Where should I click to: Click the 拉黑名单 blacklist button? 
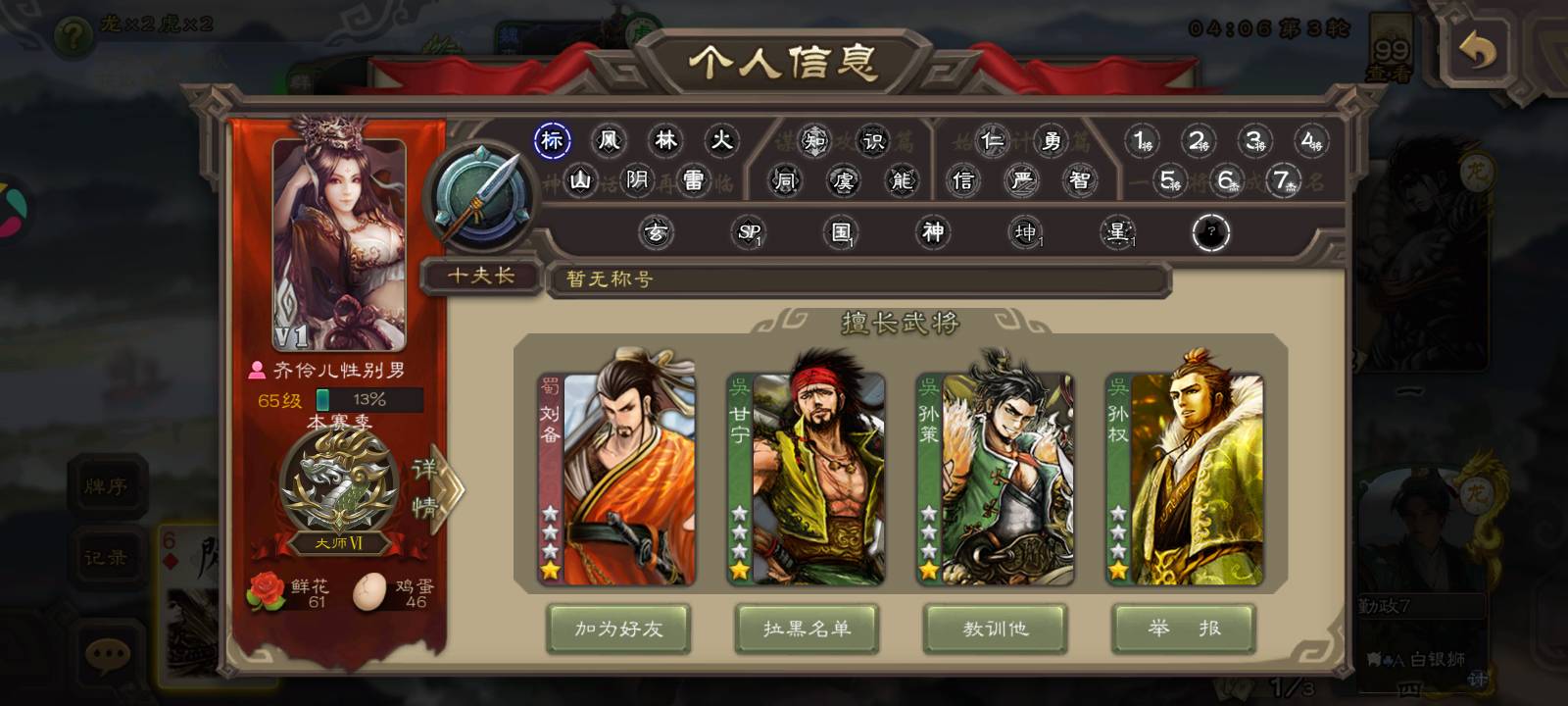click(807, 629)
